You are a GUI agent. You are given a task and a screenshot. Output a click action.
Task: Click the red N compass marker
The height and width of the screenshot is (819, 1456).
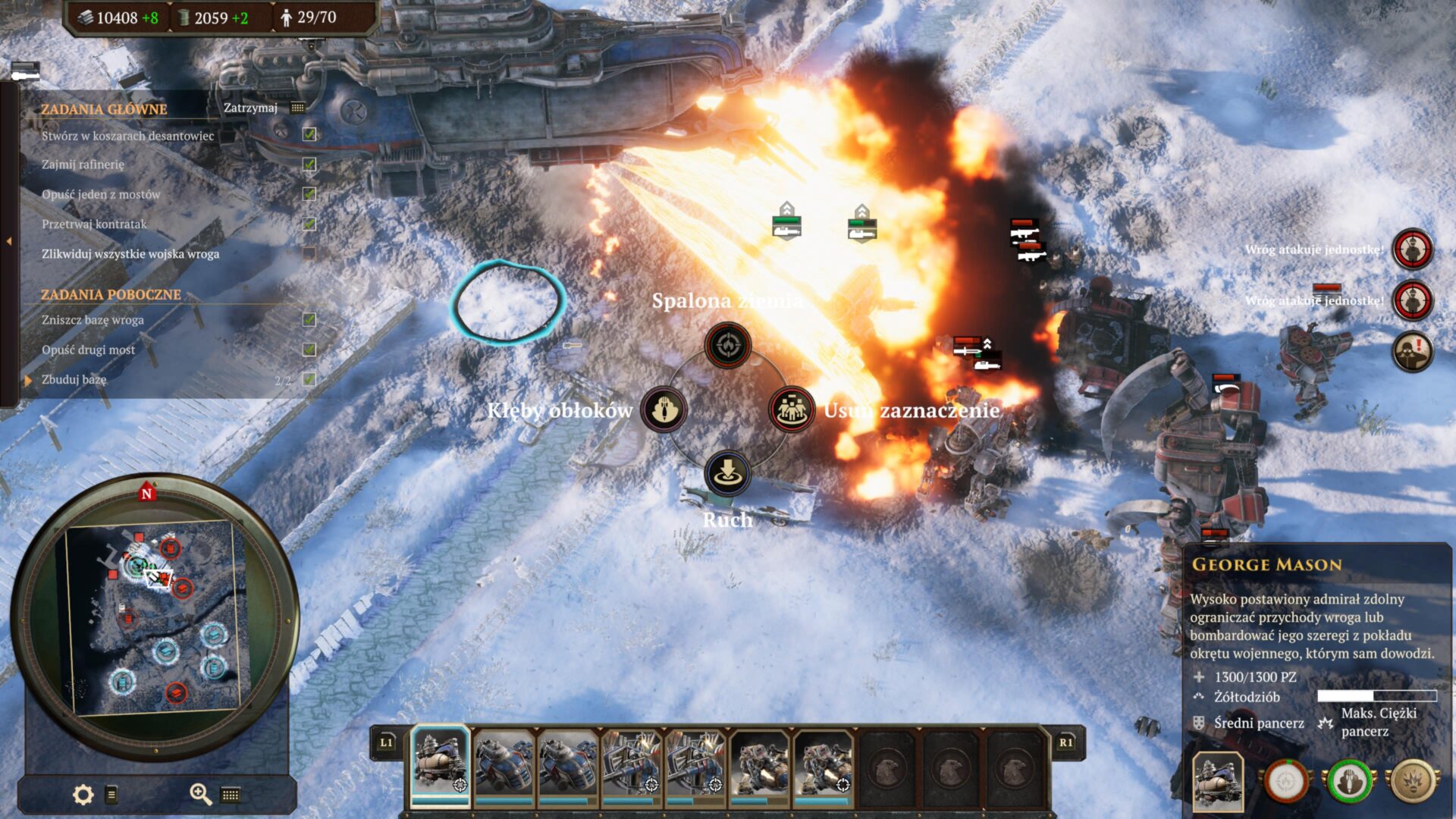147,493
